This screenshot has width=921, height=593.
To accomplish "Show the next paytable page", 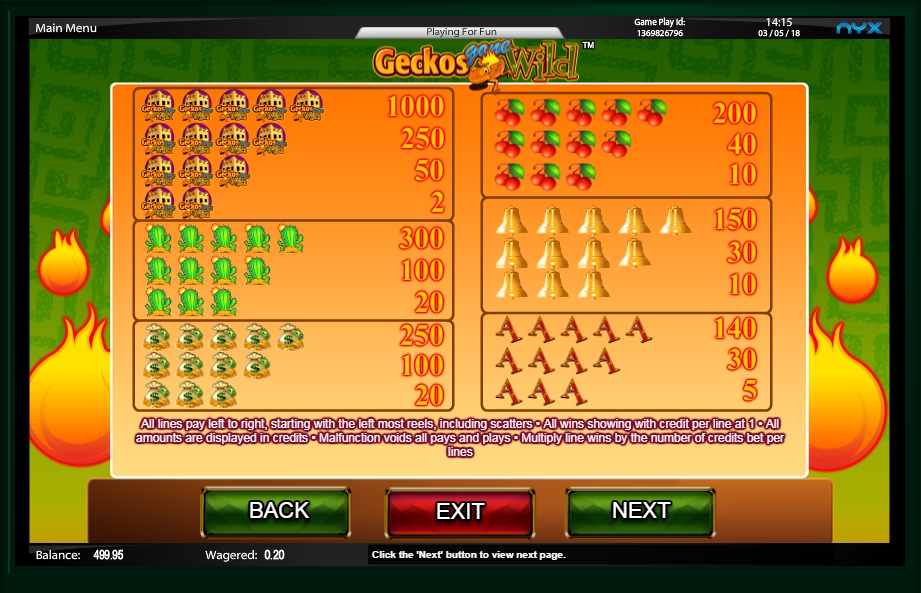I will 640,511.
